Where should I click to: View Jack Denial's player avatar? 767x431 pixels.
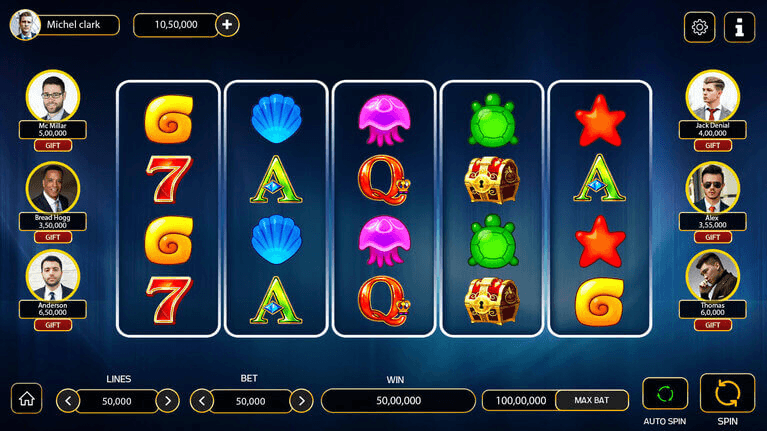[x=712, y=96]
